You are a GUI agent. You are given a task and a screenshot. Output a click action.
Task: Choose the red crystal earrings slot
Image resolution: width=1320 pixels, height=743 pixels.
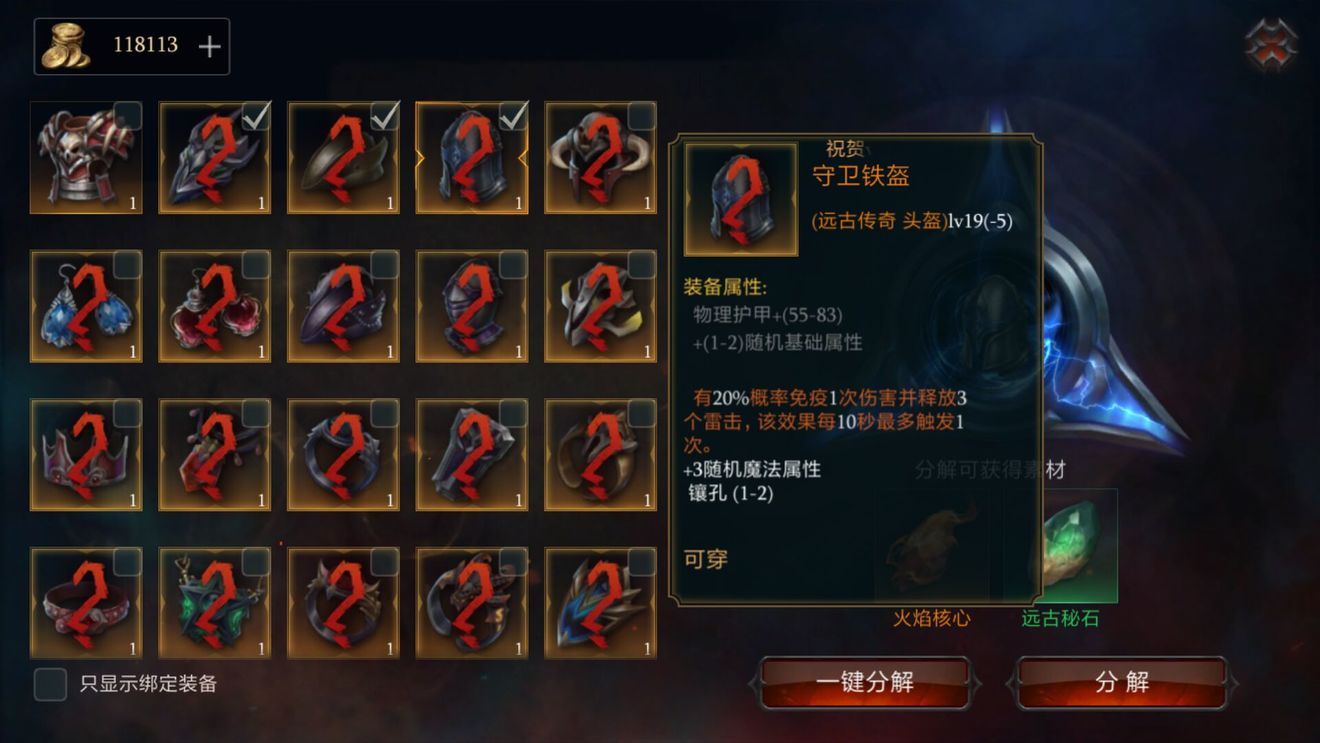pyautogui.click(x=214, y=306)
